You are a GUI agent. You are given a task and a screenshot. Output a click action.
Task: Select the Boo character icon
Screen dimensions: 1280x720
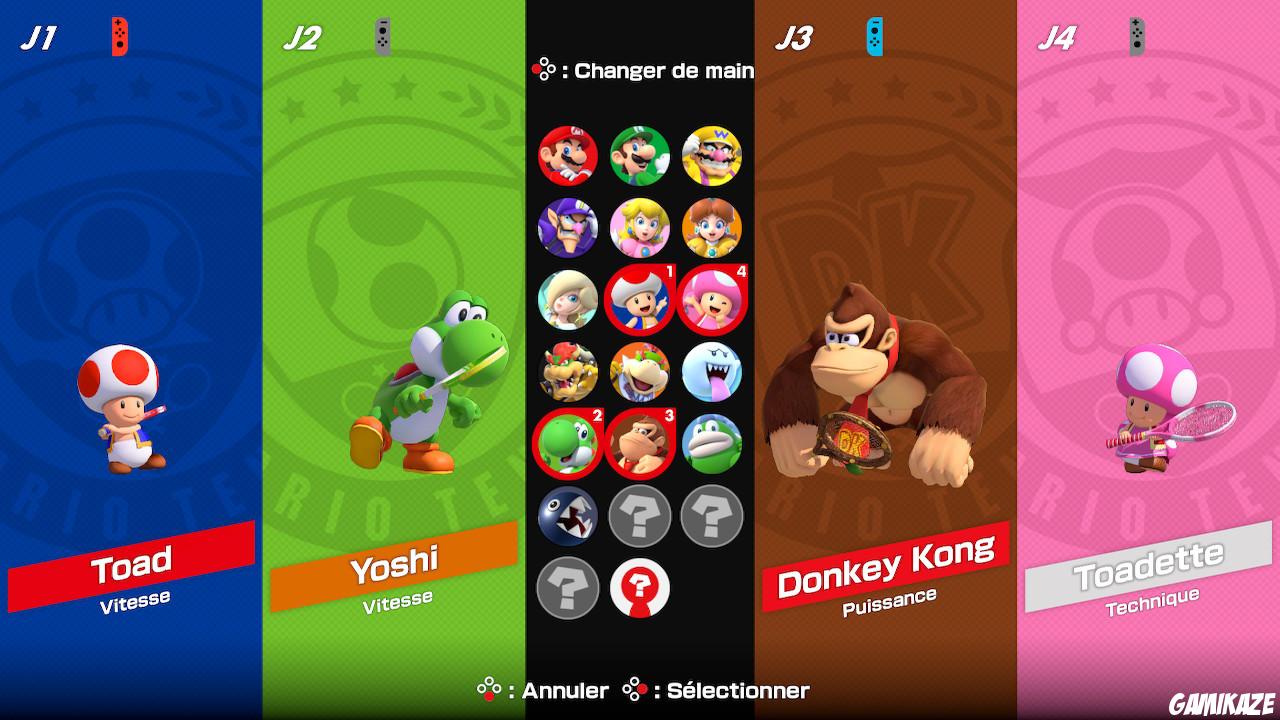(712, 372)
